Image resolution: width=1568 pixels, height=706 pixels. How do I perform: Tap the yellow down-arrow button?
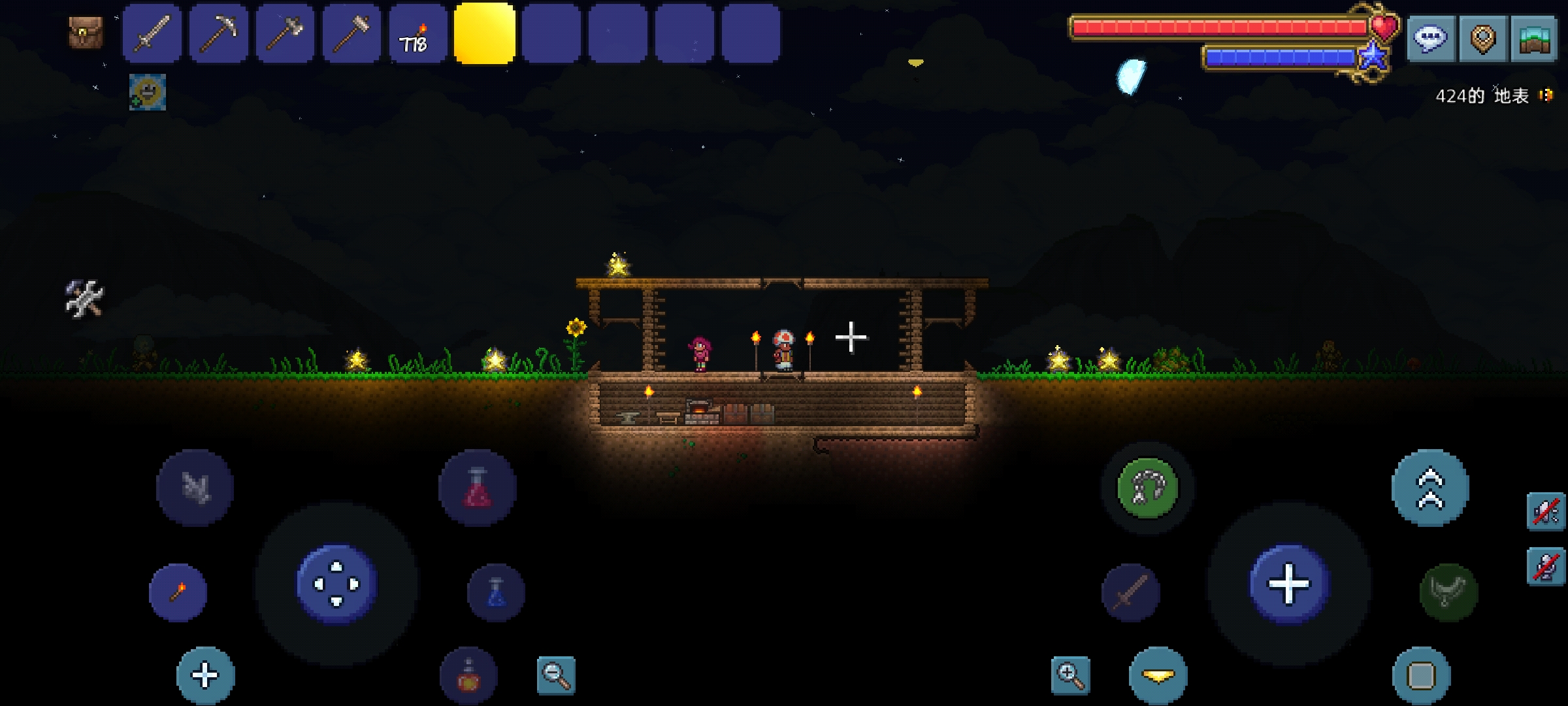click(x=1158, y=675)
